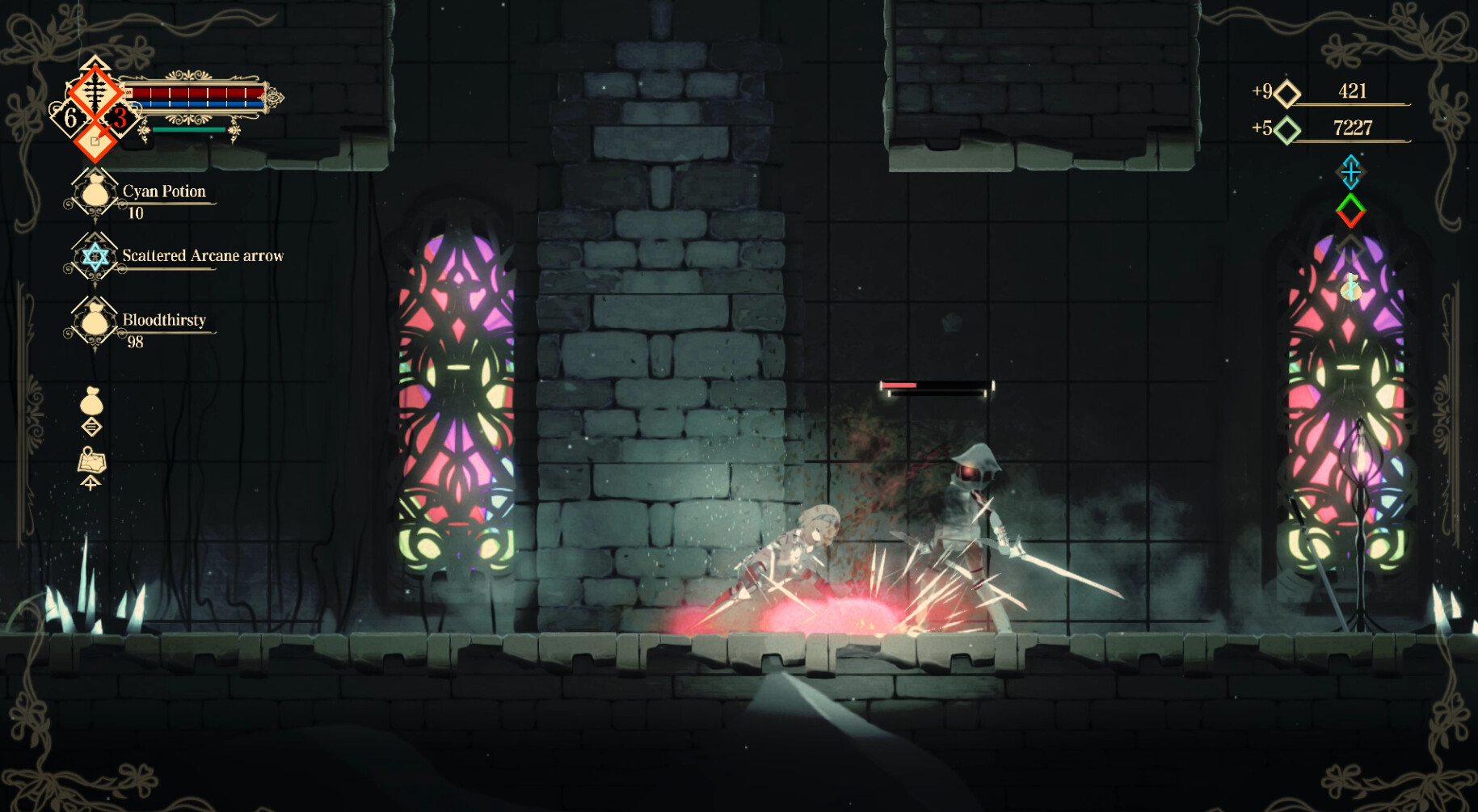Toggle the diamond emblem showing 6 and 3
The width and height of the screenshot is (1478, 812).
click(95, 105)
